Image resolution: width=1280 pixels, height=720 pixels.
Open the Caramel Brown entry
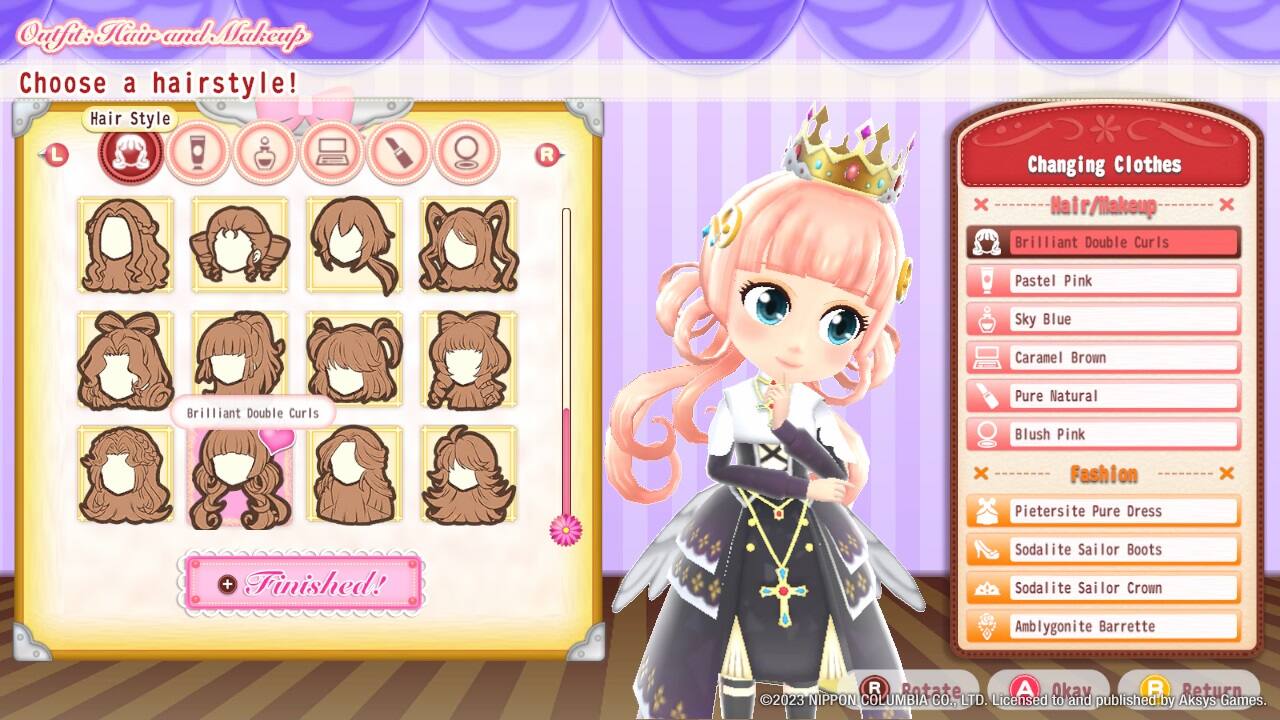pyautogui.click(x=1103, y=357)
